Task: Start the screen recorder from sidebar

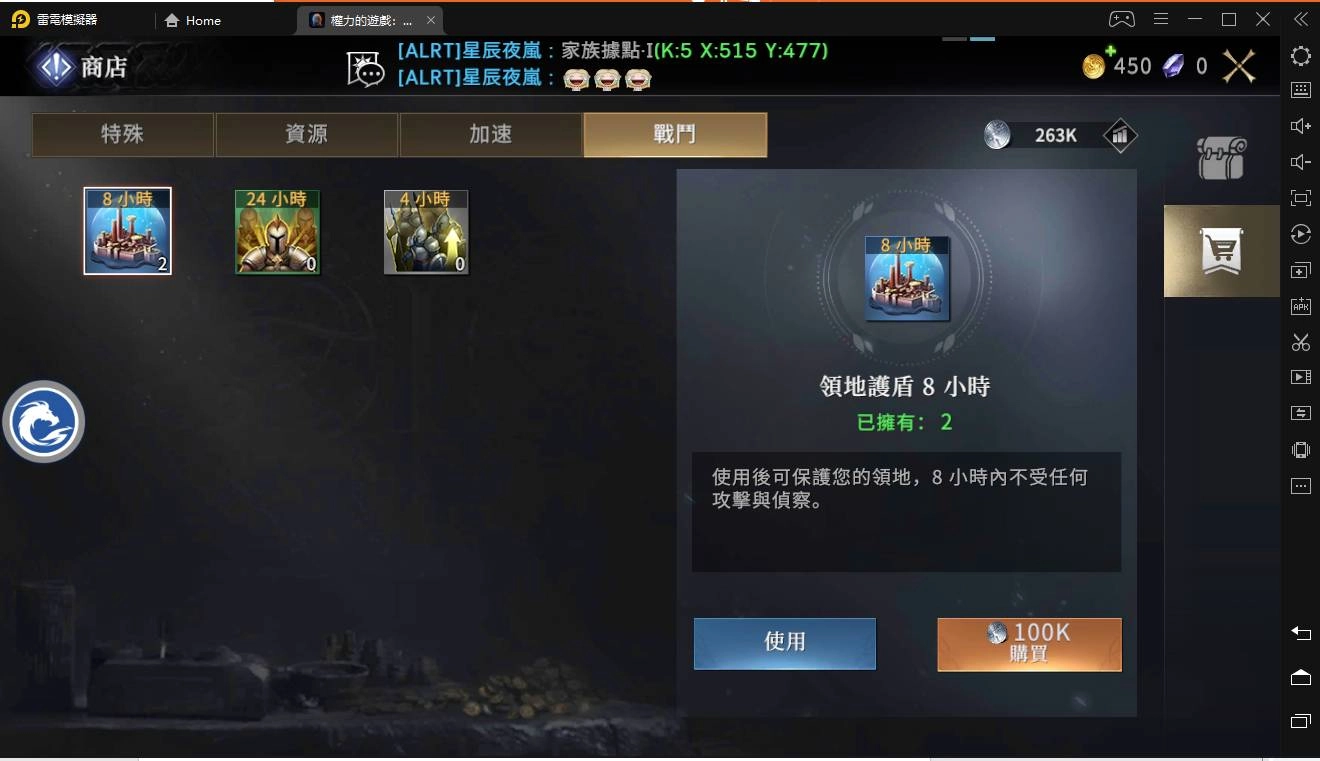Action: click(x=1300, y=377)
